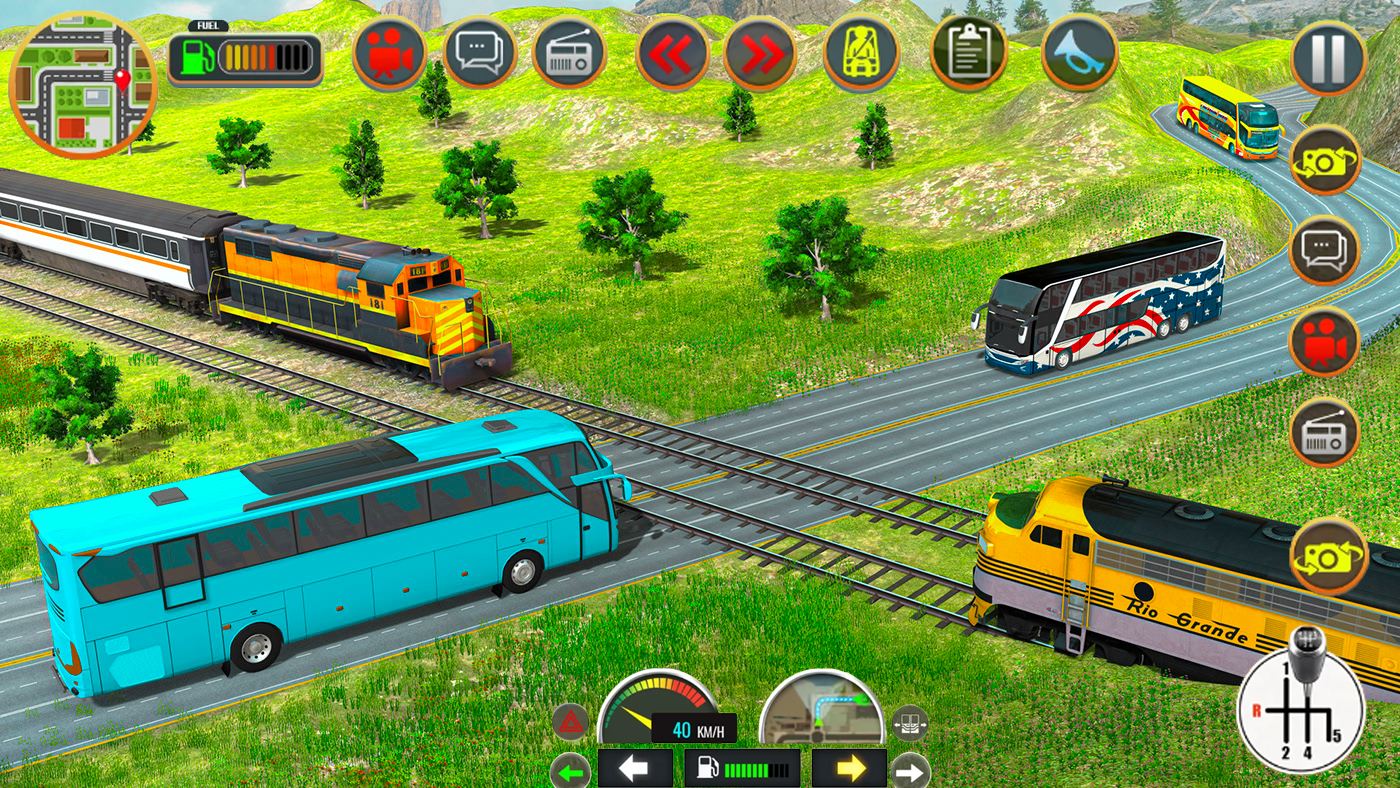This screenshot has height=788, width=1400.
Task: Activate the green left turn signal
Action: (x=570, y=771)
